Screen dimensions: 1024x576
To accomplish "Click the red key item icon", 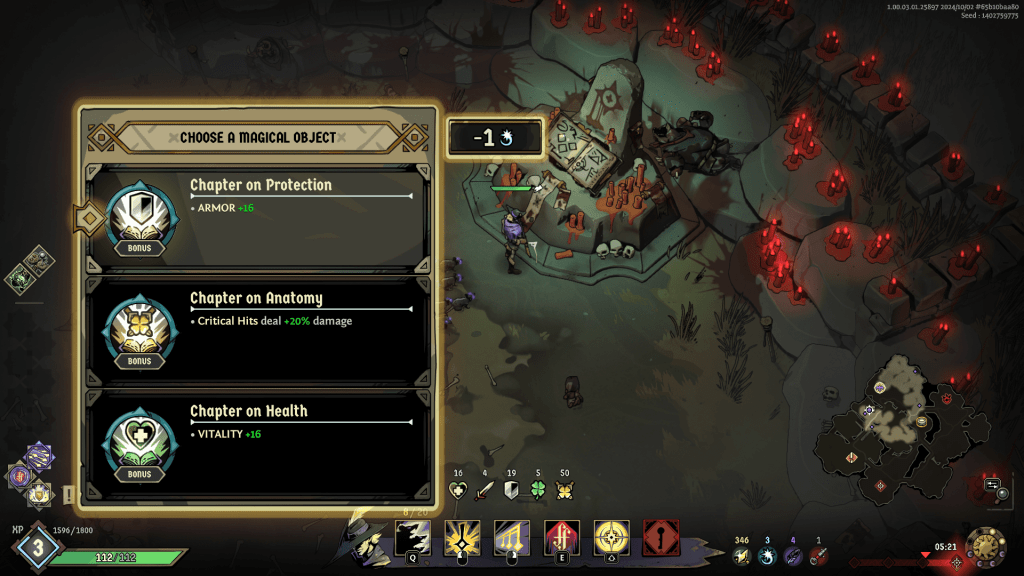I will pyautogui.click(x=819, y=556).
